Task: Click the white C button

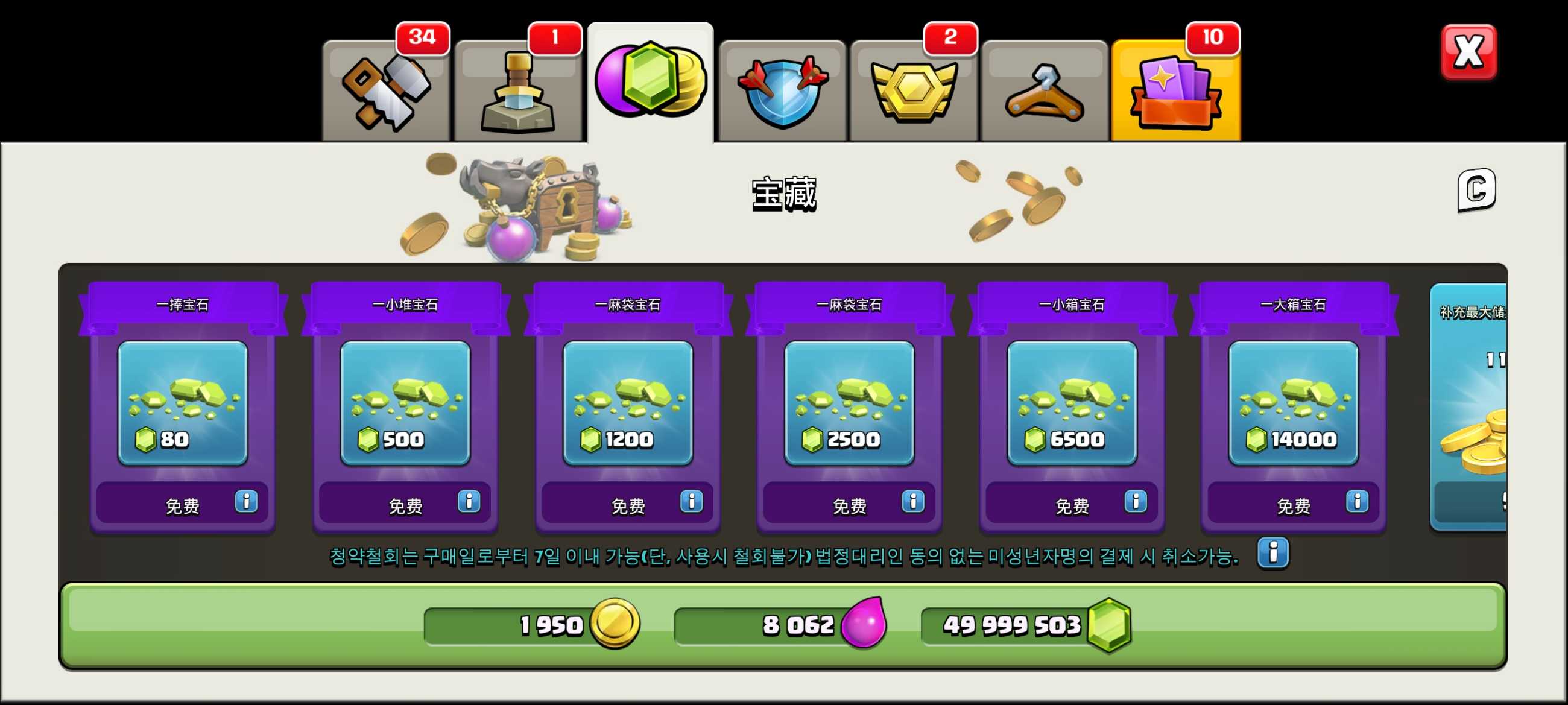Action: pyautogui.click(x=1476, y=190)
